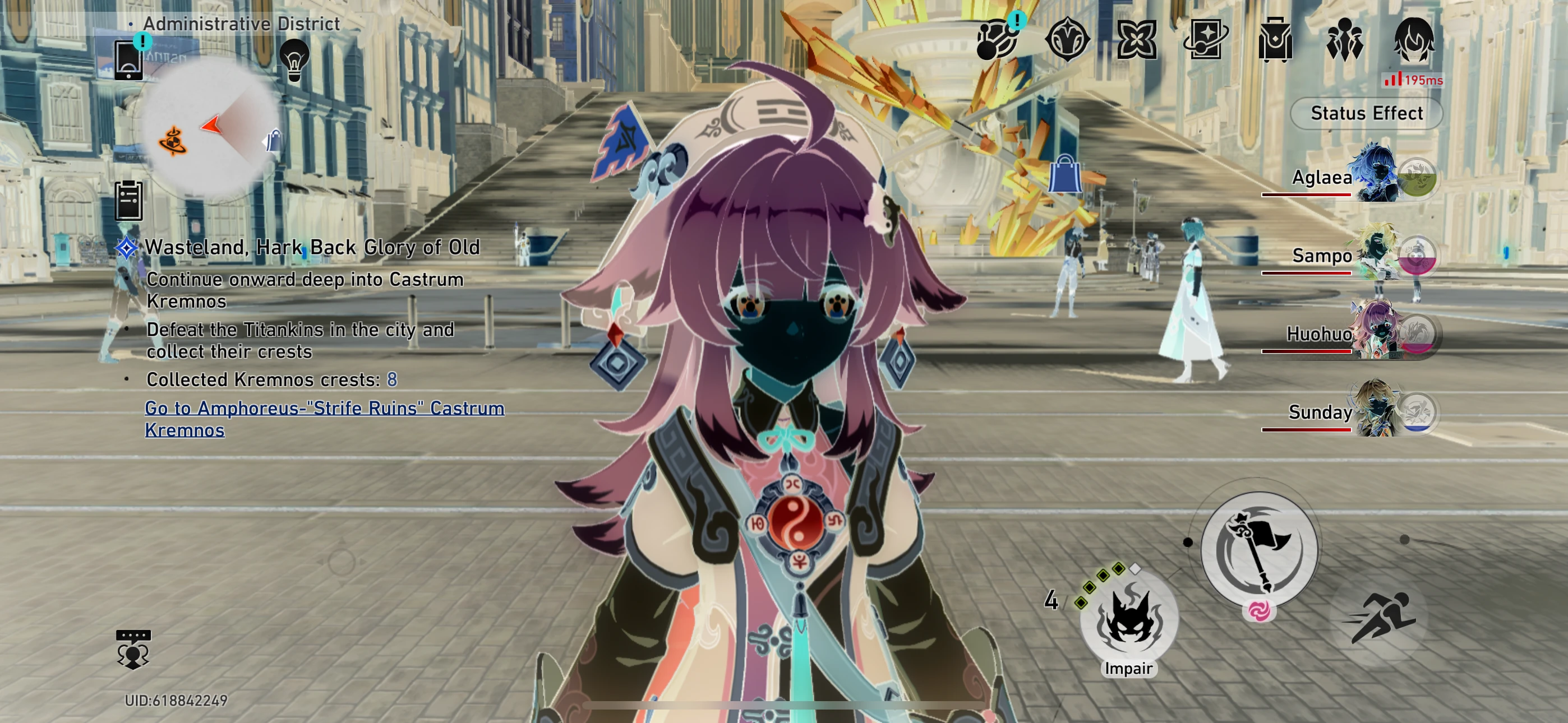This screenshot has width=1568, height=723.
Task: Activate the Impair technique icon
Action: click(x=1131, y=620)
